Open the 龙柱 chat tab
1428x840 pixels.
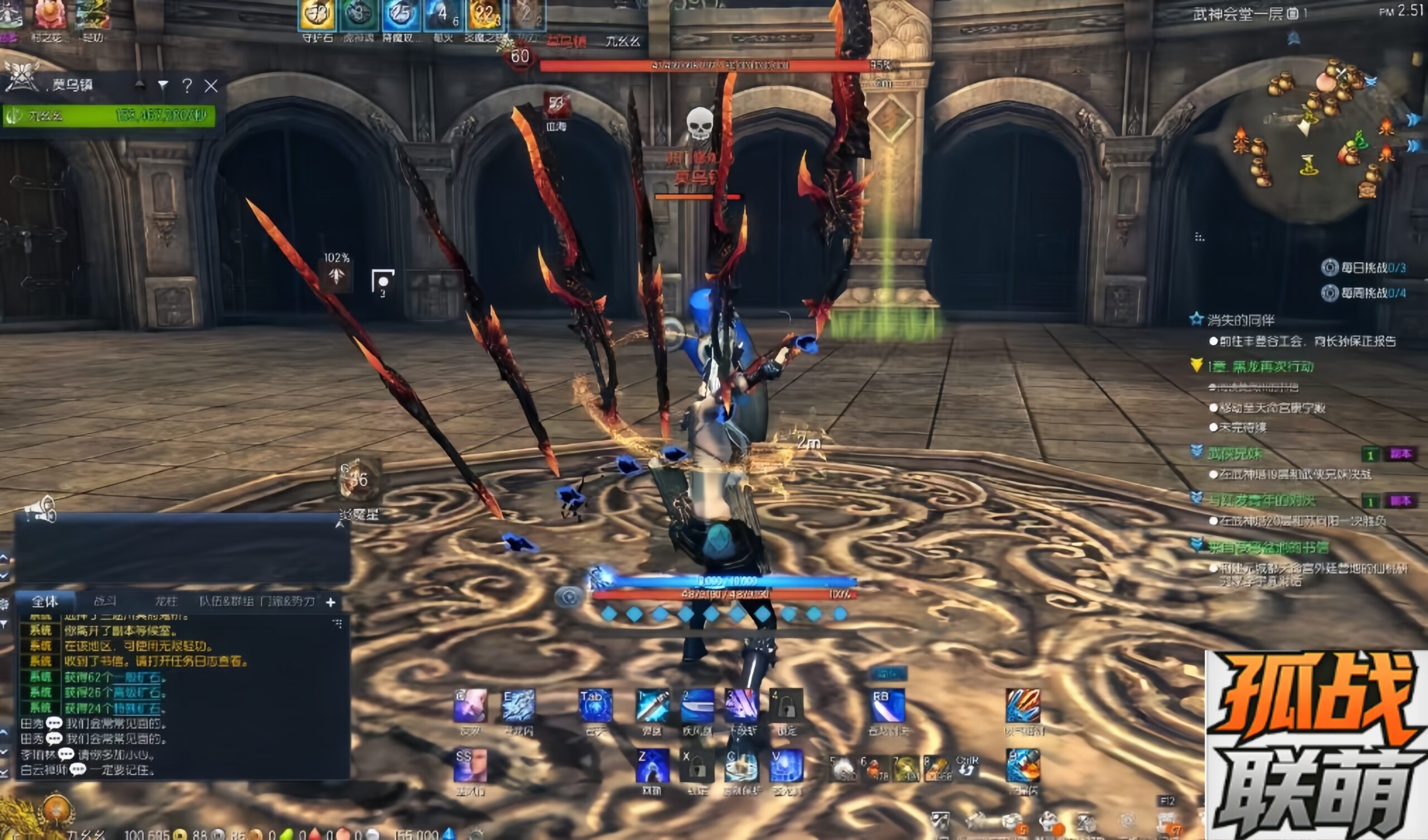point(166,601)
